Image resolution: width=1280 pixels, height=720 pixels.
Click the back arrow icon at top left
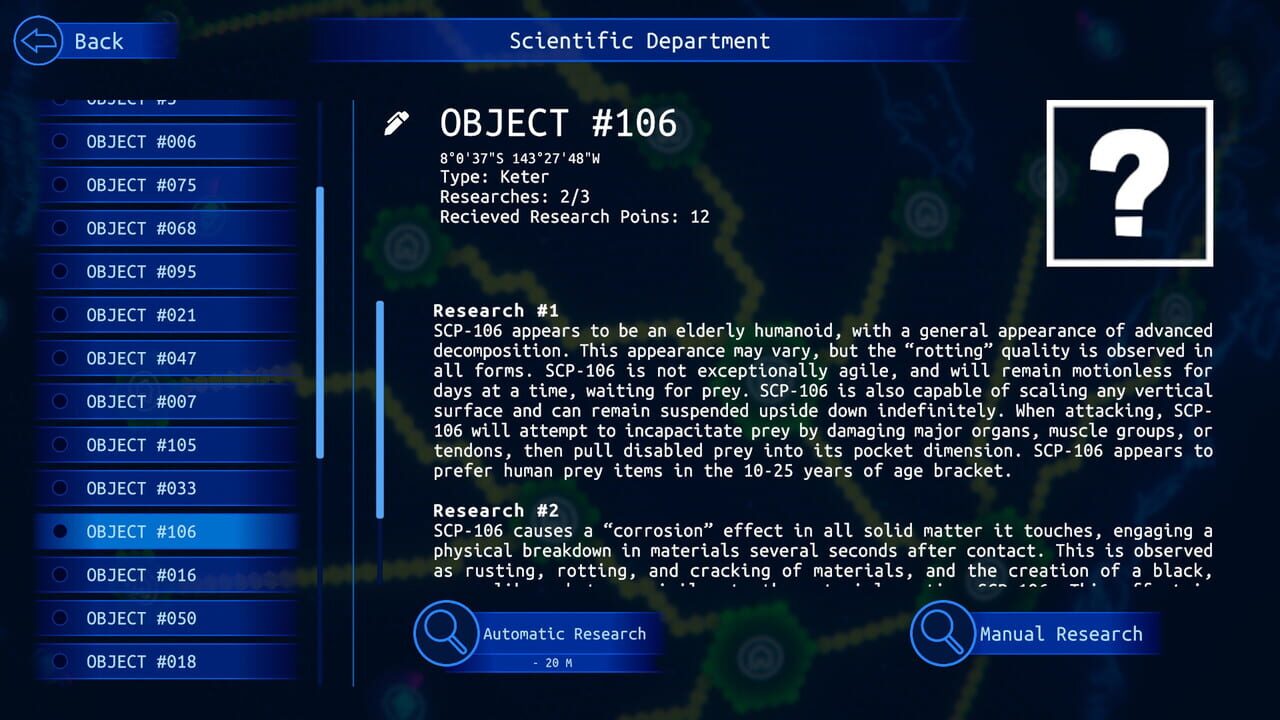[36, 41]
